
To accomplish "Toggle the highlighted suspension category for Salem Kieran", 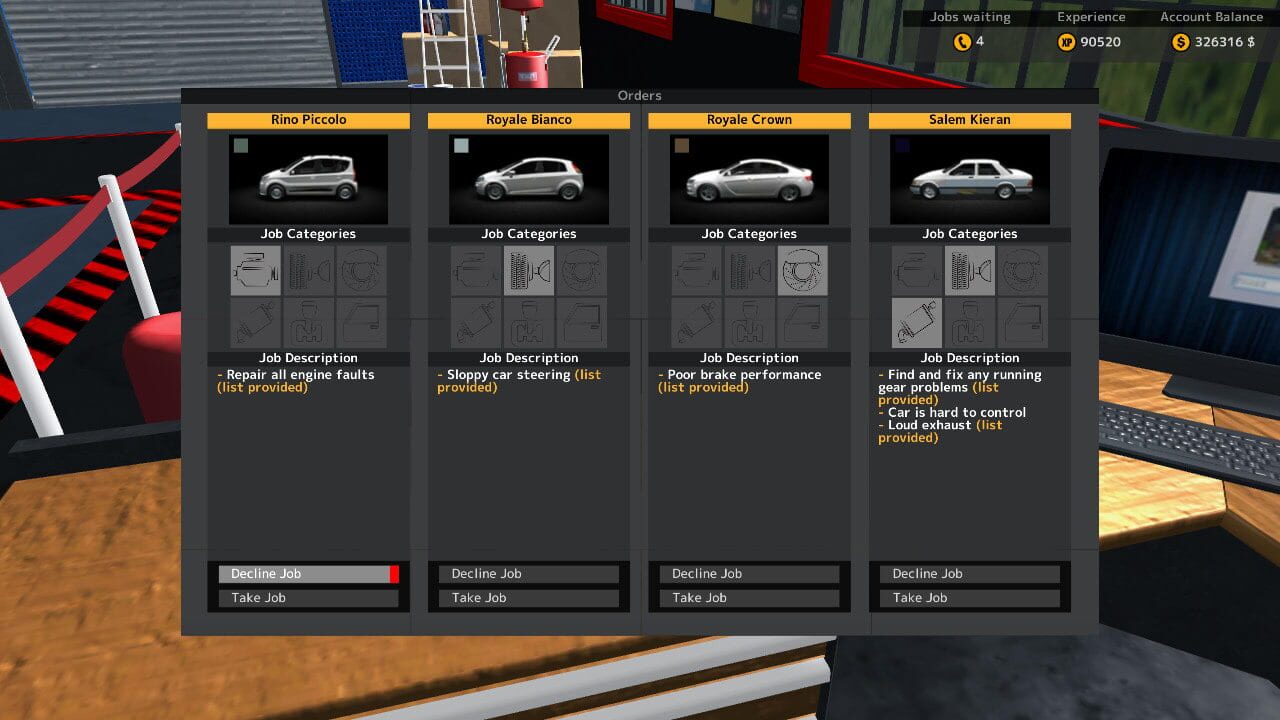I will tap(969, 270).
